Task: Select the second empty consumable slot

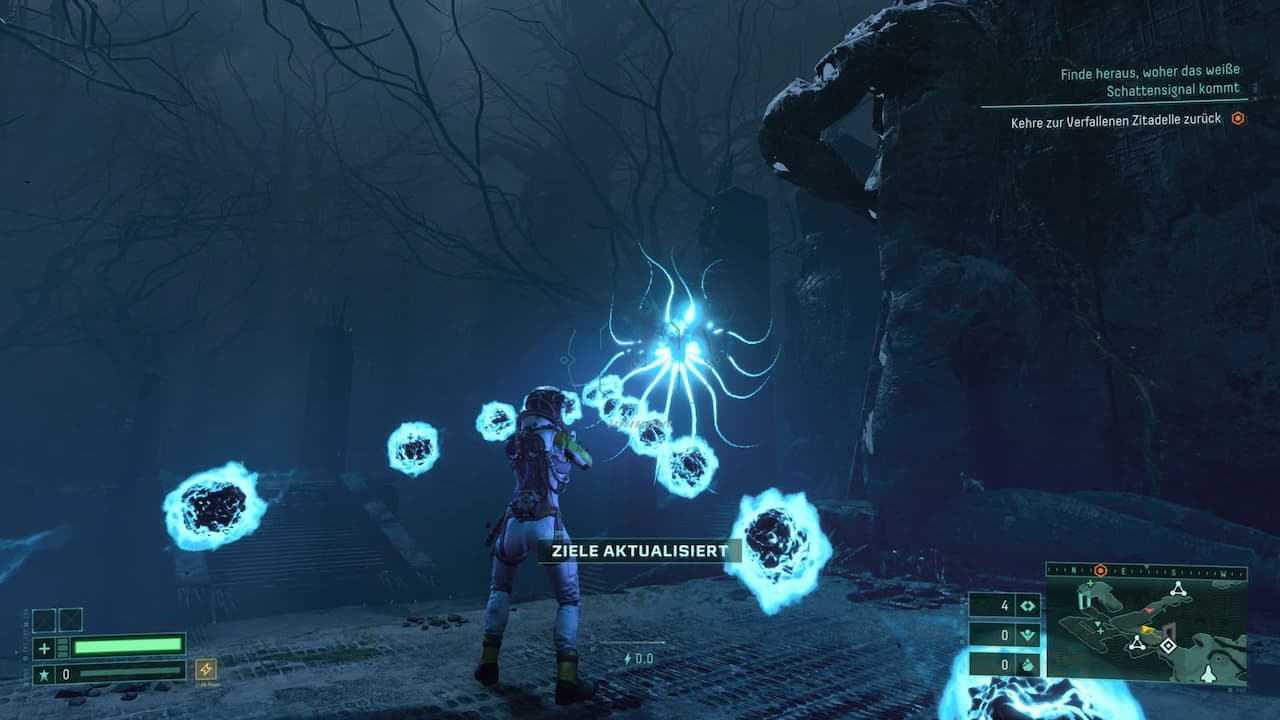Action: click(x=71, y=620)
